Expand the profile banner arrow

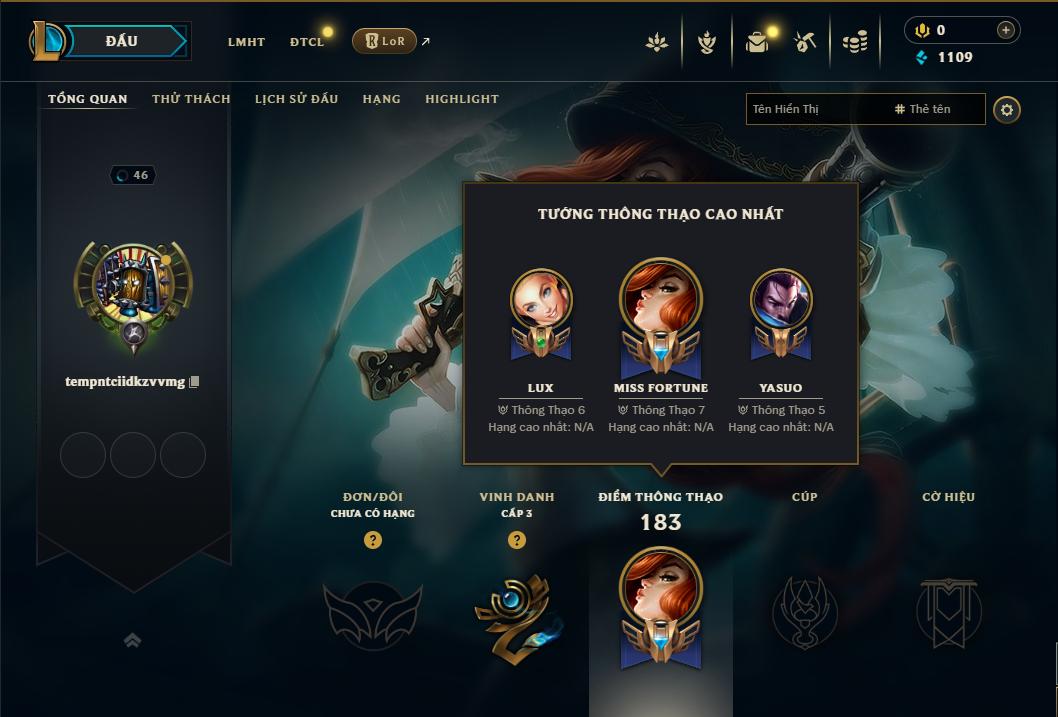coord(132,640)
